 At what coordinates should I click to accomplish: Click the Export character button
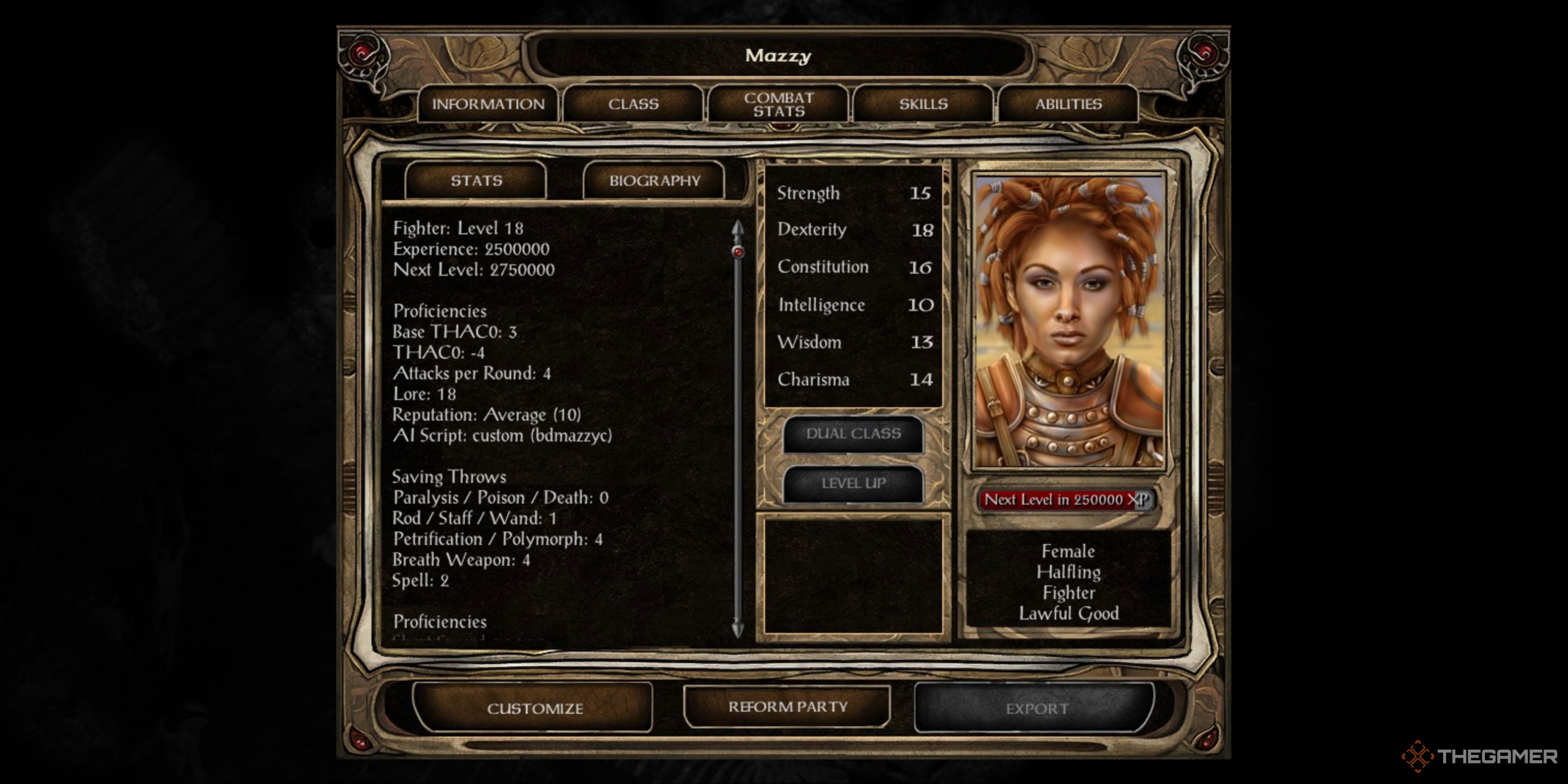[x=1036, y=709]
